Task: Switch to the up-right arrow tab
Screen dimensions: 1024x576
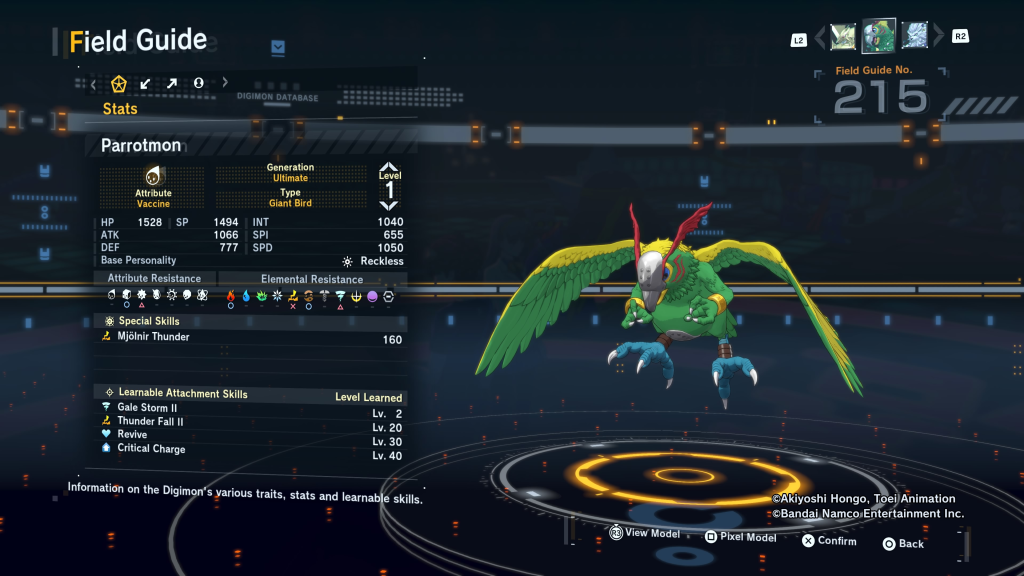Action: coord(172,83)
